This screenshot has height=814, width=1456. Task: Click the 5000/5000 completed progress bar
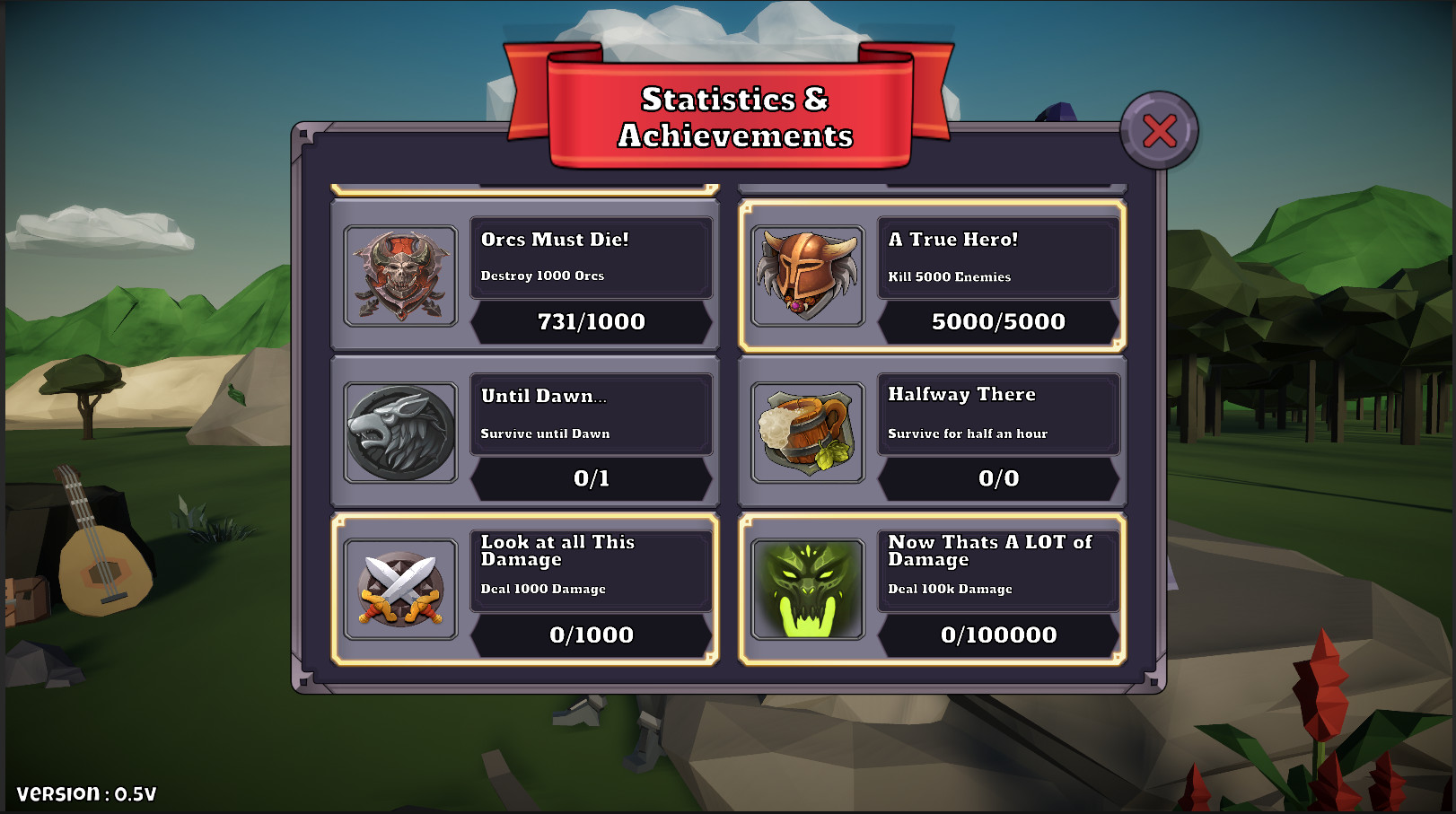pyautogui.click(x=998, y=322)
